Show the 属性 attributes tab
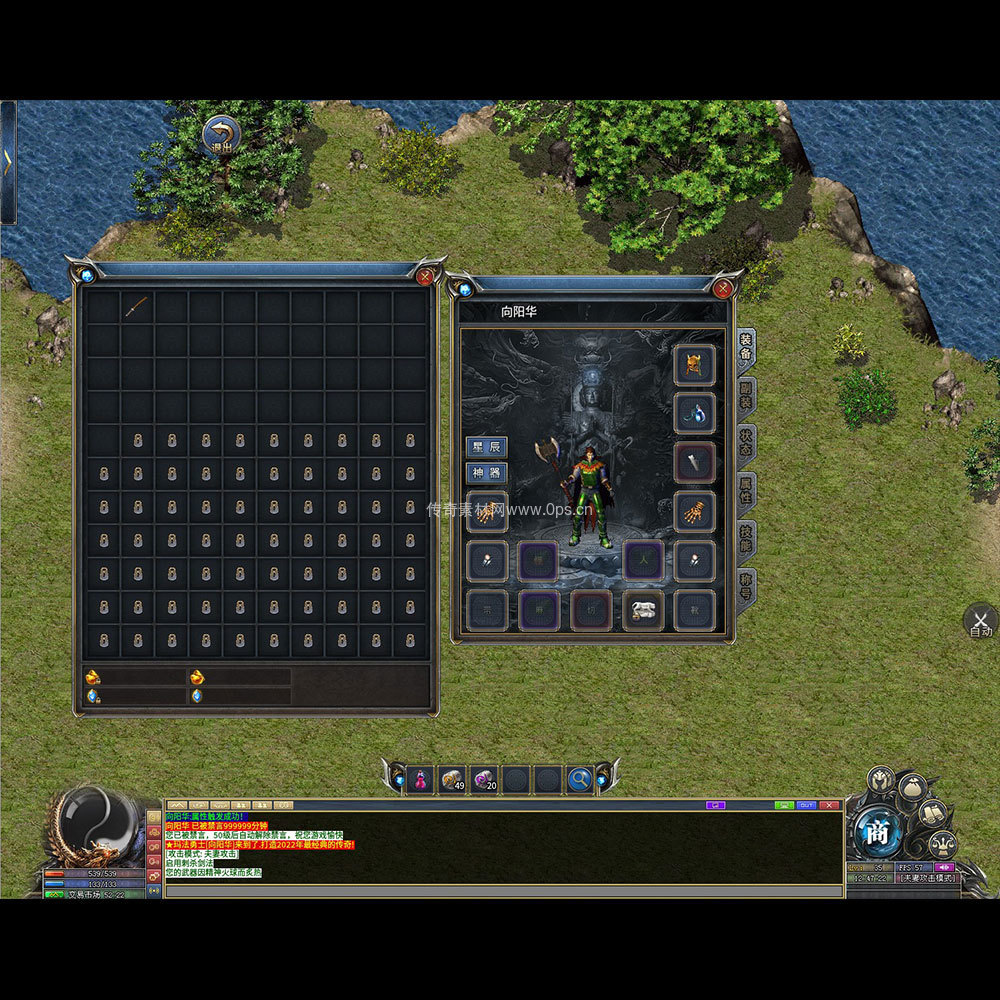 pos(746,493)
